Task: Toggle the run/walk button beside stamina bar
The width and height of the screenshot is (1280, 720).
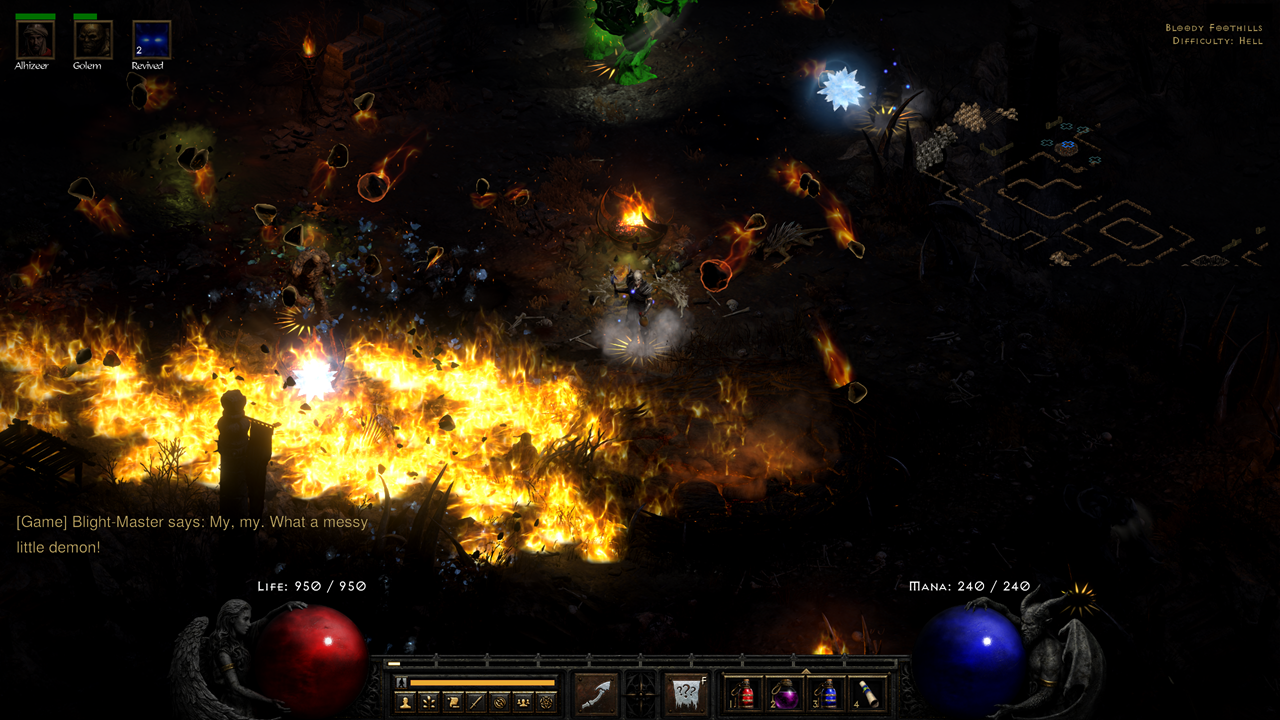Action: (402, 682)
